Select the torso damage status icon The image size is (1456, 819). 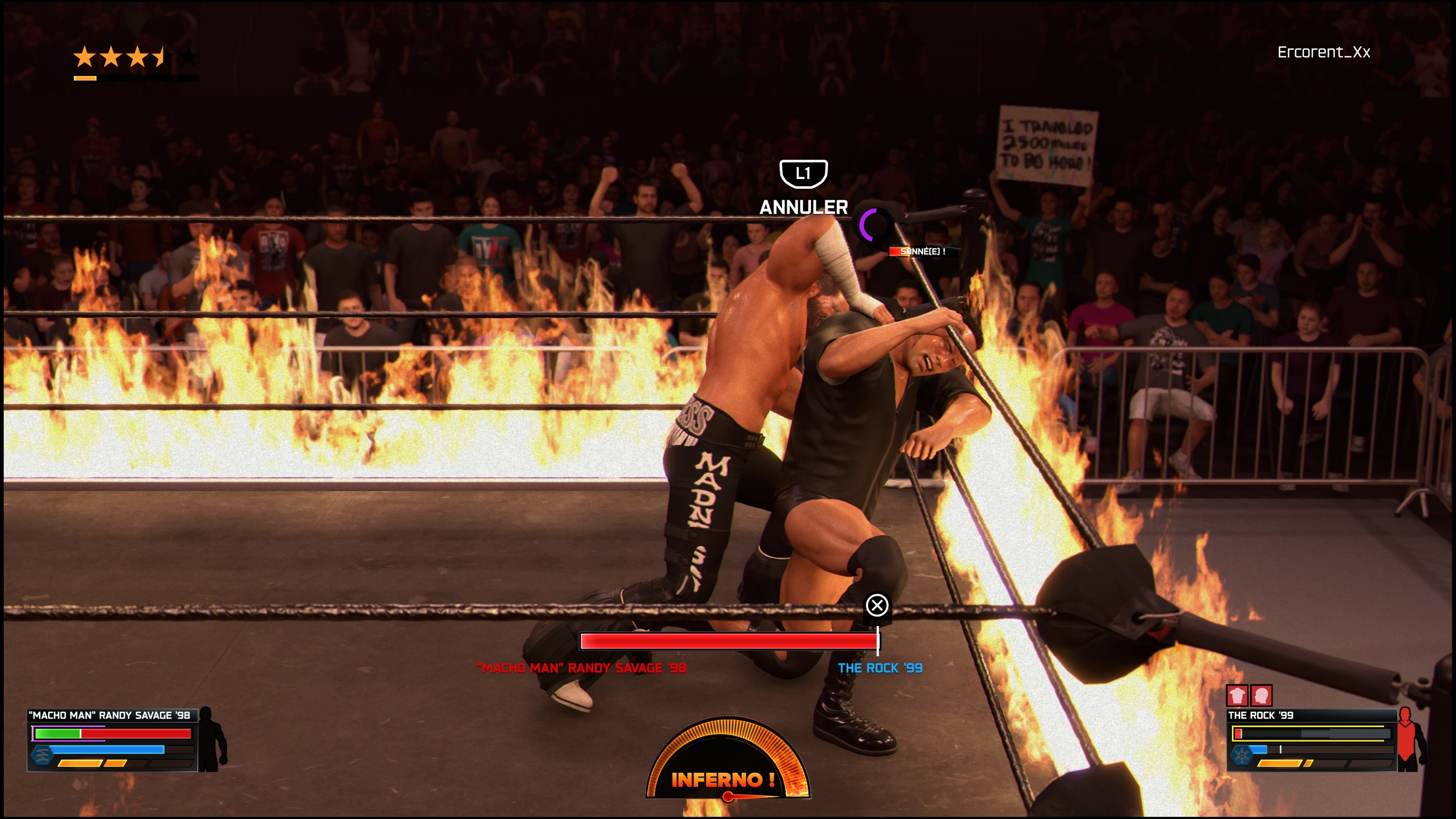coord(1237,695)
